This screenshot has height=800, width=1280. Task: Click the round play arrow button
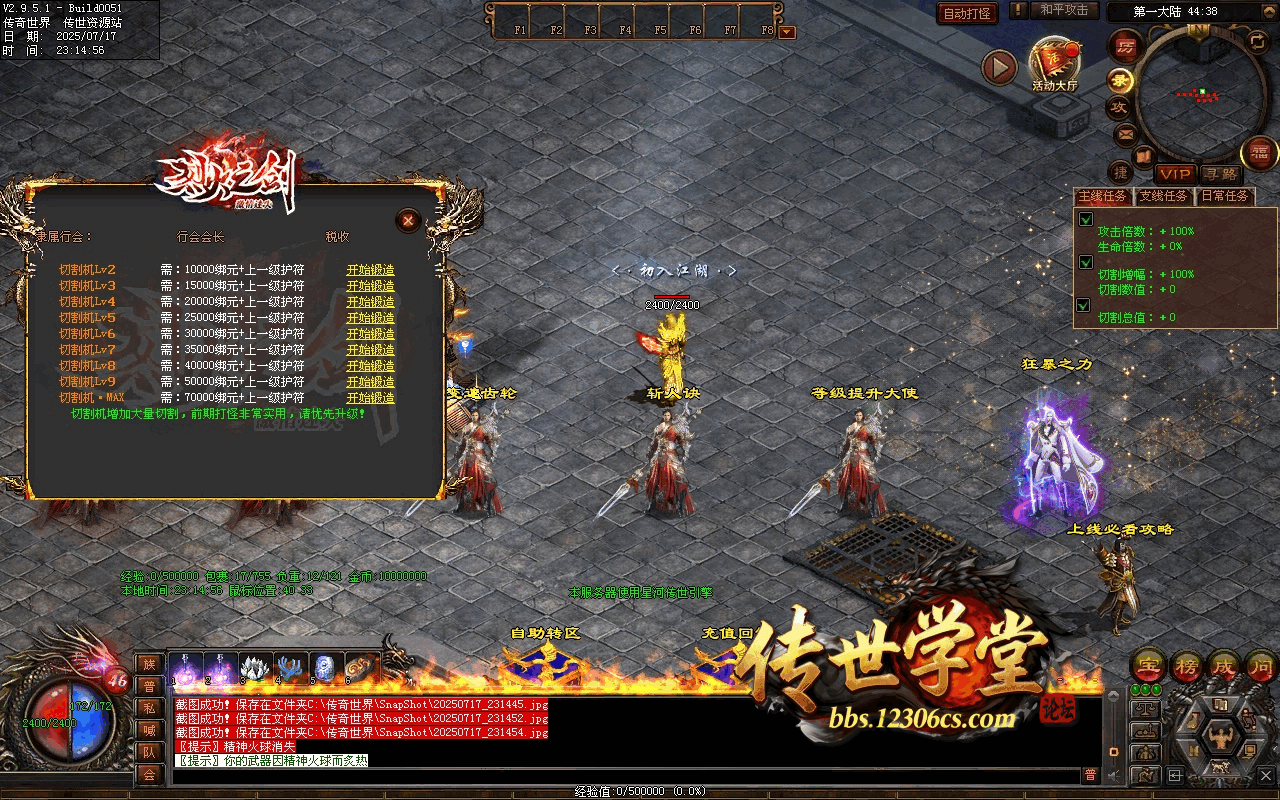pyautogui.click(x=998, y=67)
